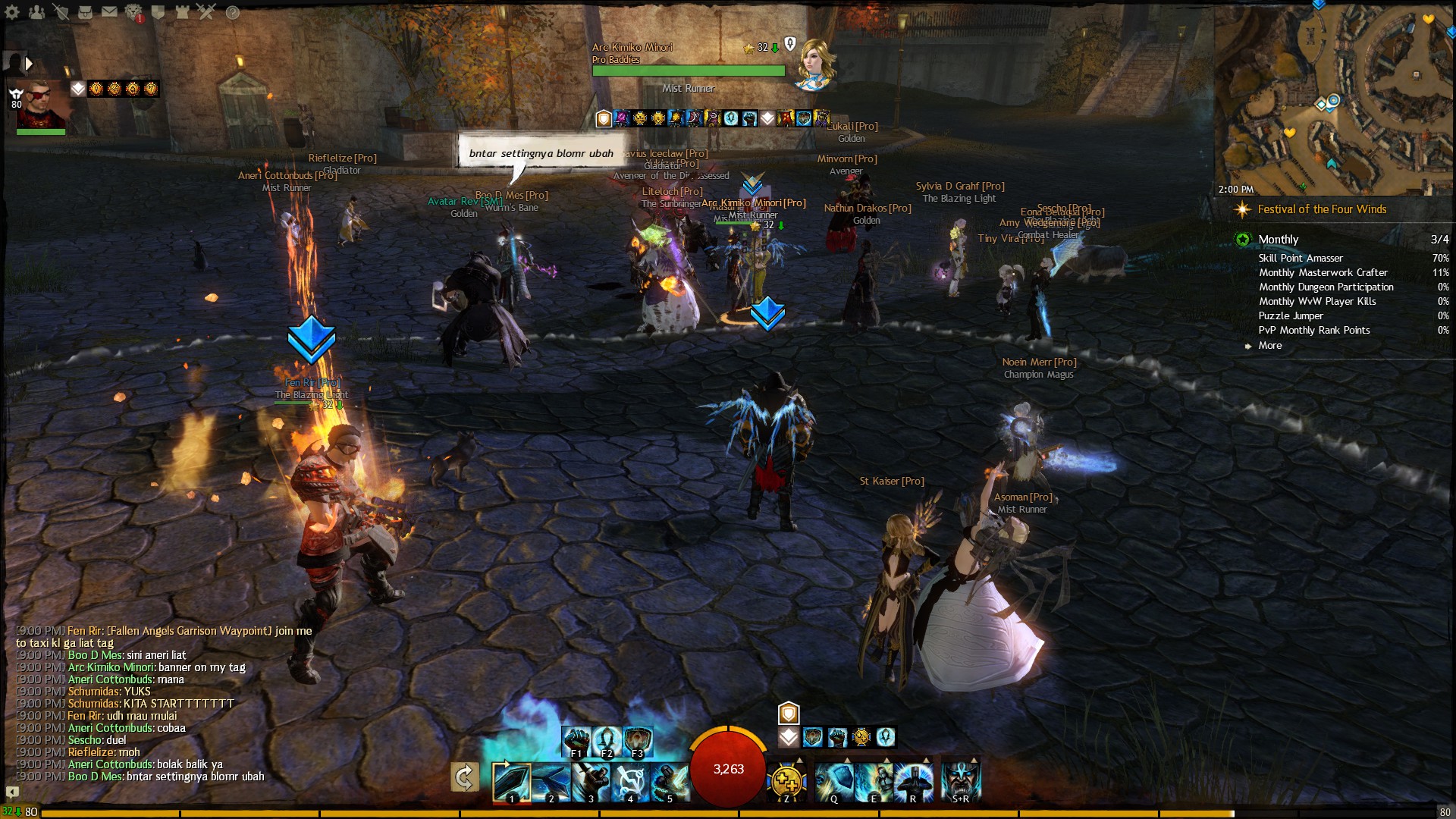Open the hero panel sword-and-shield icon
1456x819 pixels.
tap(61, 12)
